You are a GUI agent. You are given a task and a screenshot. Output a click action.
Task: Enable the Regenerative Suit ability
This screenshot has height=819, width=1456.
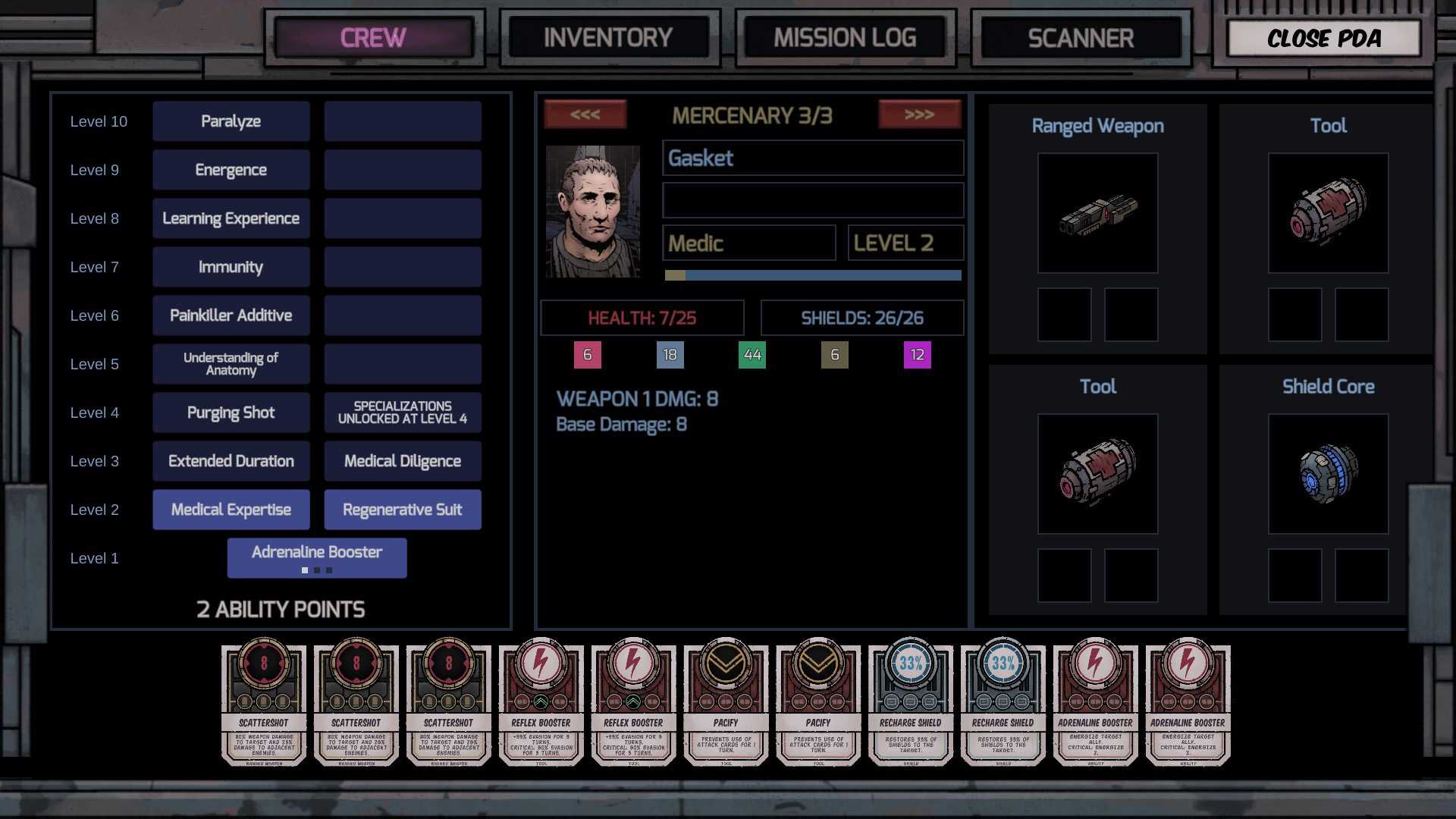(403, 509)
